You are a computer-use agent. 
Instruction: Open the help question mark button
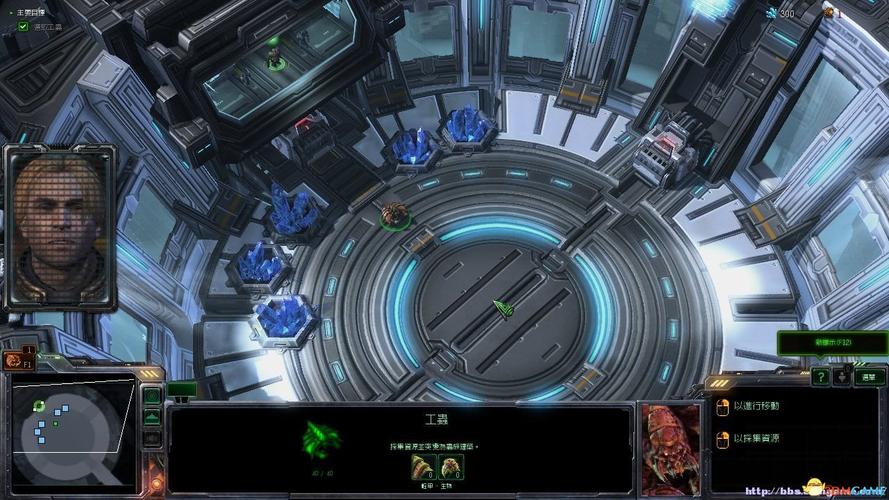820,376
